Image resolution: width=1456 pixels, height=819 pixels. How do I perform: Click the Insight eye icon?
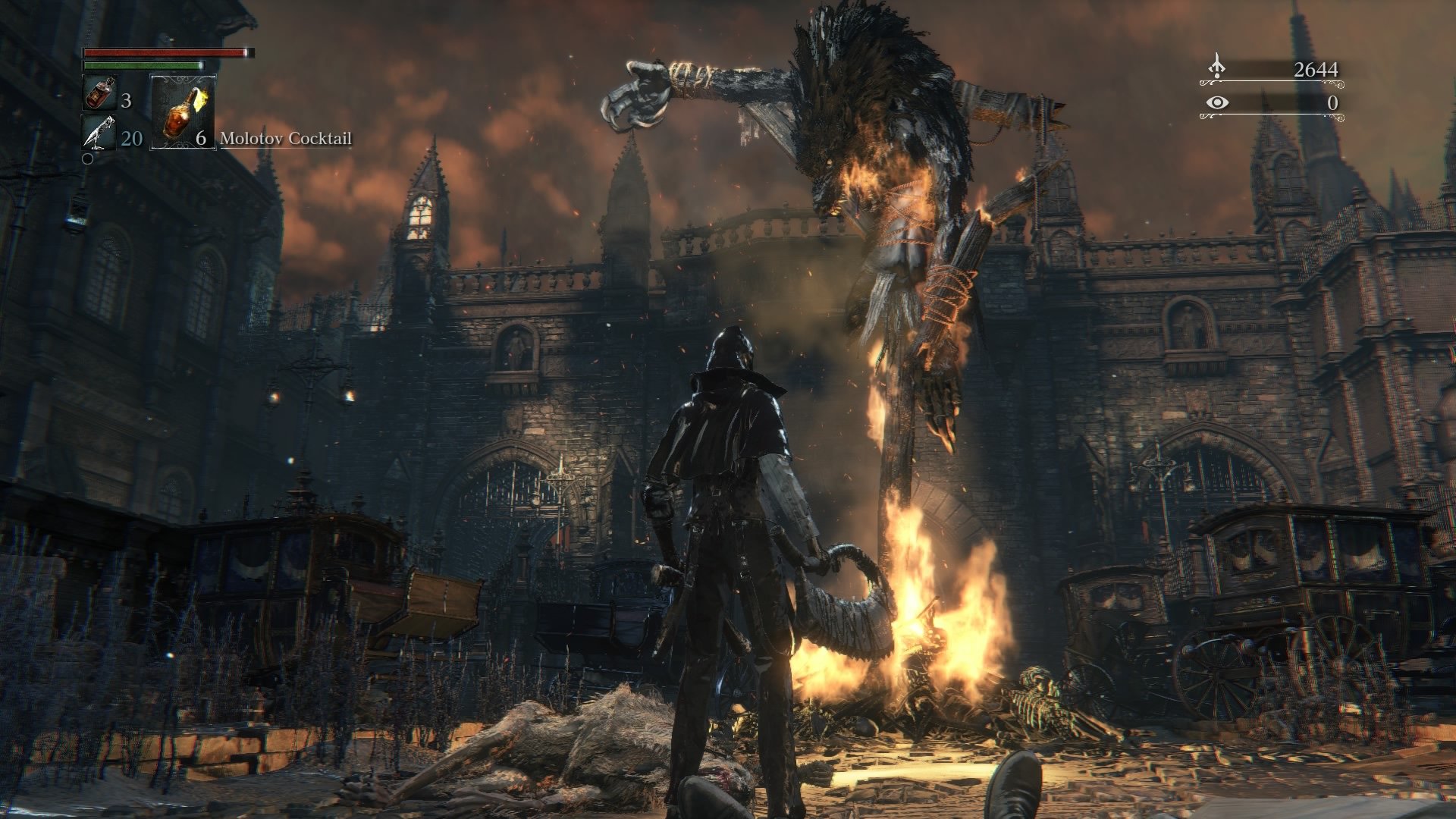[1217, 104]
